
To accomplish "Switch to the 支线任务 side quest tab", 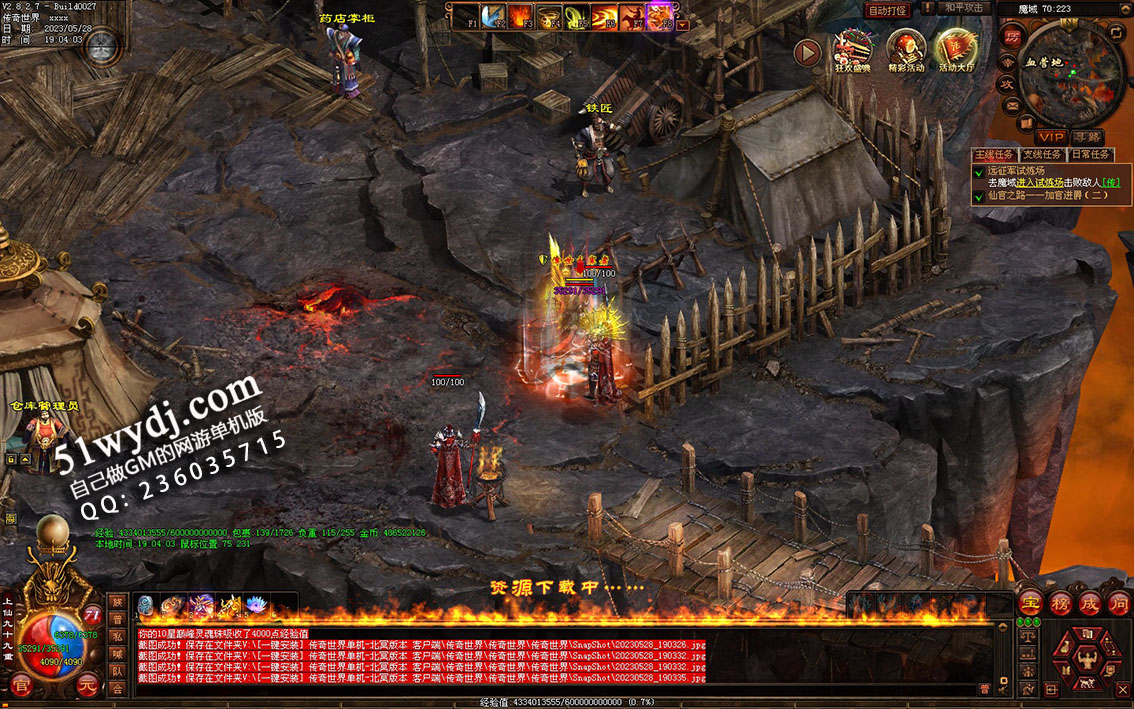I will 1042,155.
